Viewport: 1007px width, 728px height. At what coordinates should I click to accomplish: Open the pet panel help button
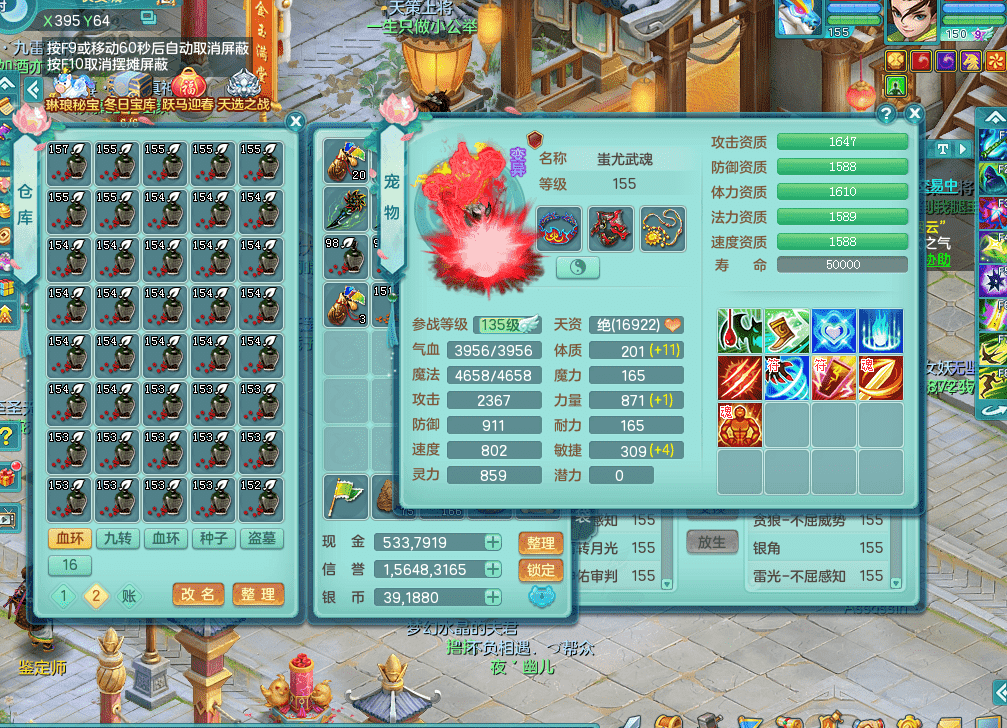pos(886,114)
